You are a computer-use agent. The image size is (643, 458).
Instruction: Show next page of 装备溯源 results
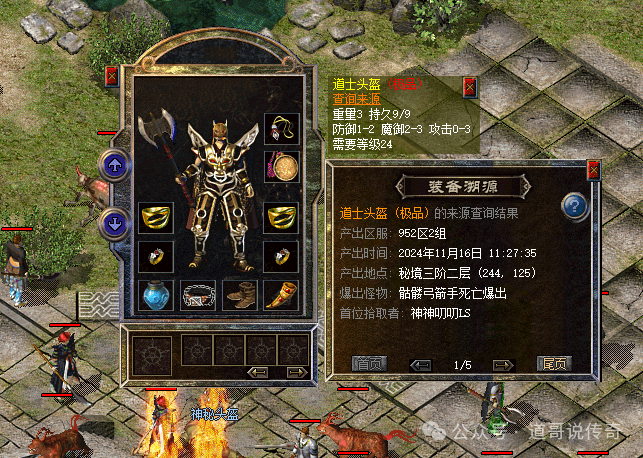tap(503, 364)
